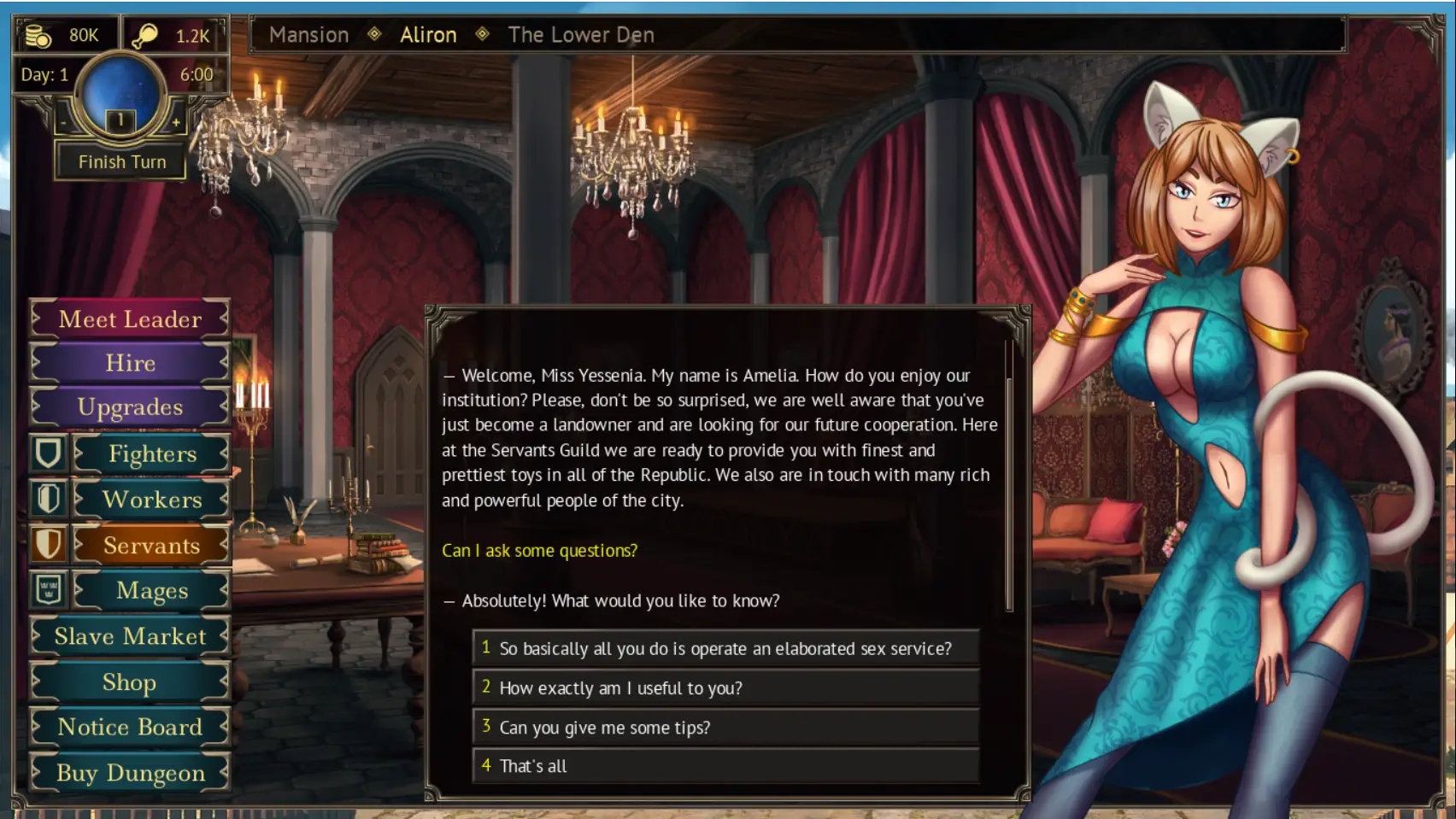This screenshot has width=1456, height=819.
Task: Select the food supply icon showing 1.2K
Action: [x=144, y=35]
